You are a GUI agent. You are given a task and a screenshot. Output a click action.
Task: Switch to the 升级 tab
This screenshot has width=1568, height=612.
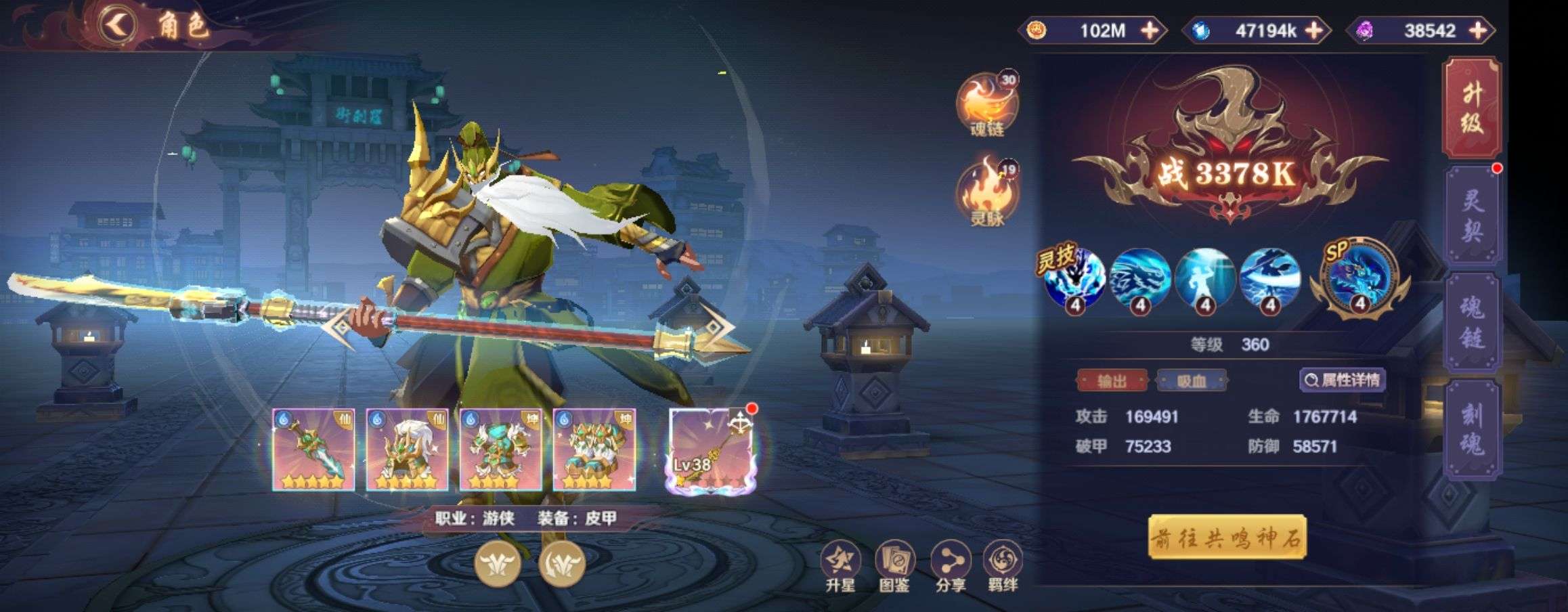point(1473,108)
